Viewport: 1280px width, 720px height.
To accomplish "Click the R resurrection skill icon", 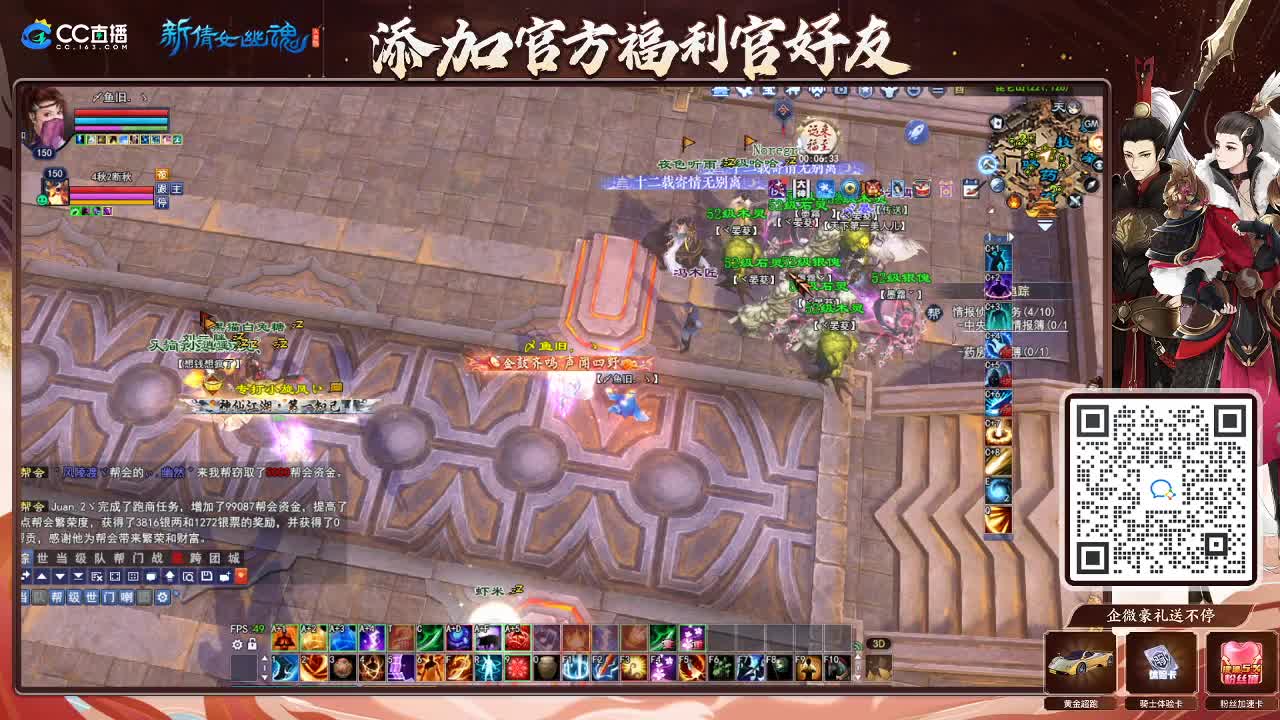I will tap(489, 668).
